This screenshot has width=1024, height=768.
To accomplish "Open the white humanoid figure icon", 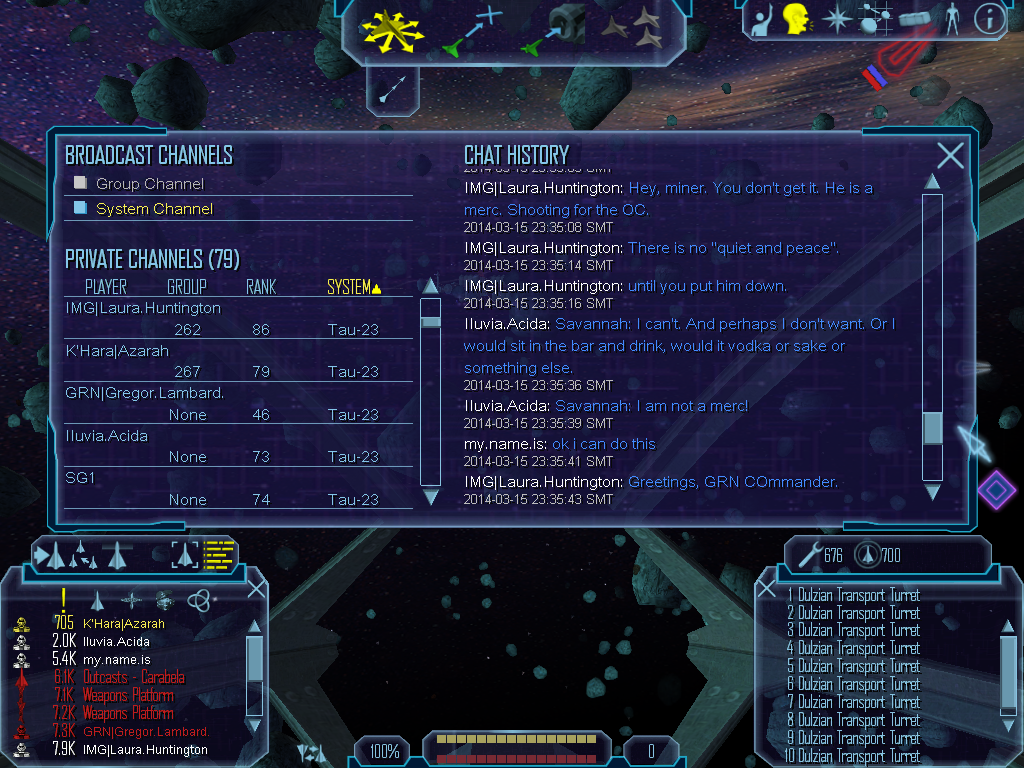I will tap(952, 17).
